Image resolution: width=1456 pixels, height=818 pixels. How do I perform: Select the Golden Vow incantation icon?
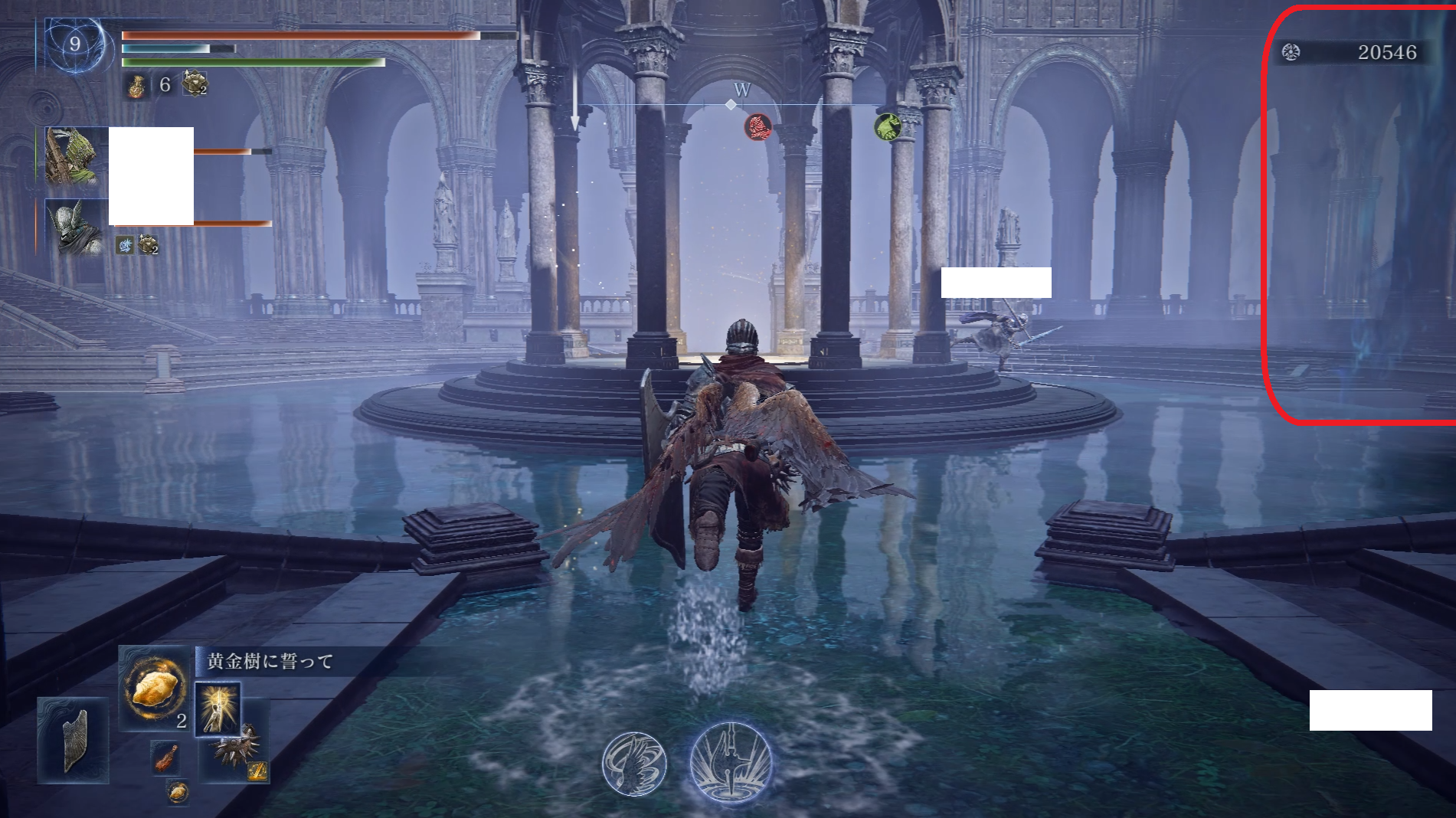click(x=218, y=709)
